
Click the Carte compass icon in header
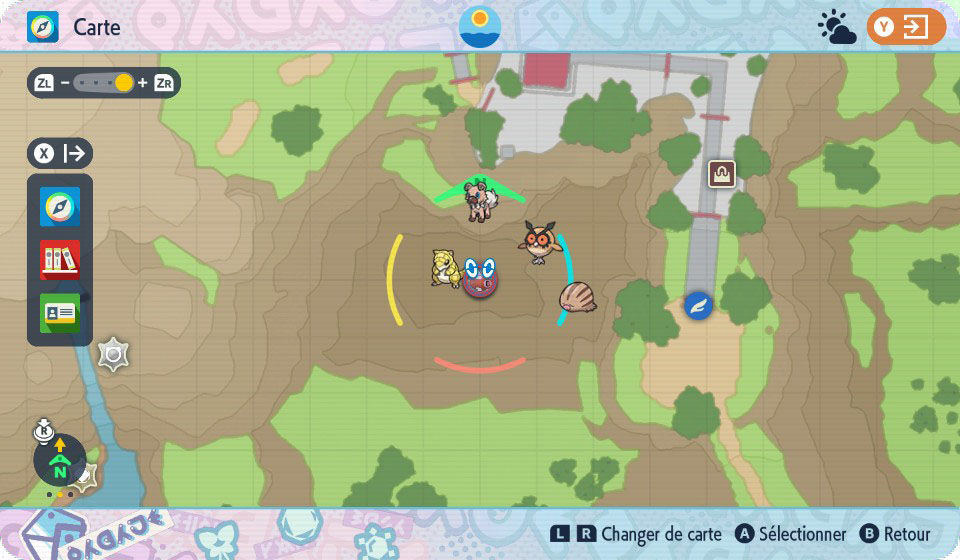point(43,27)
